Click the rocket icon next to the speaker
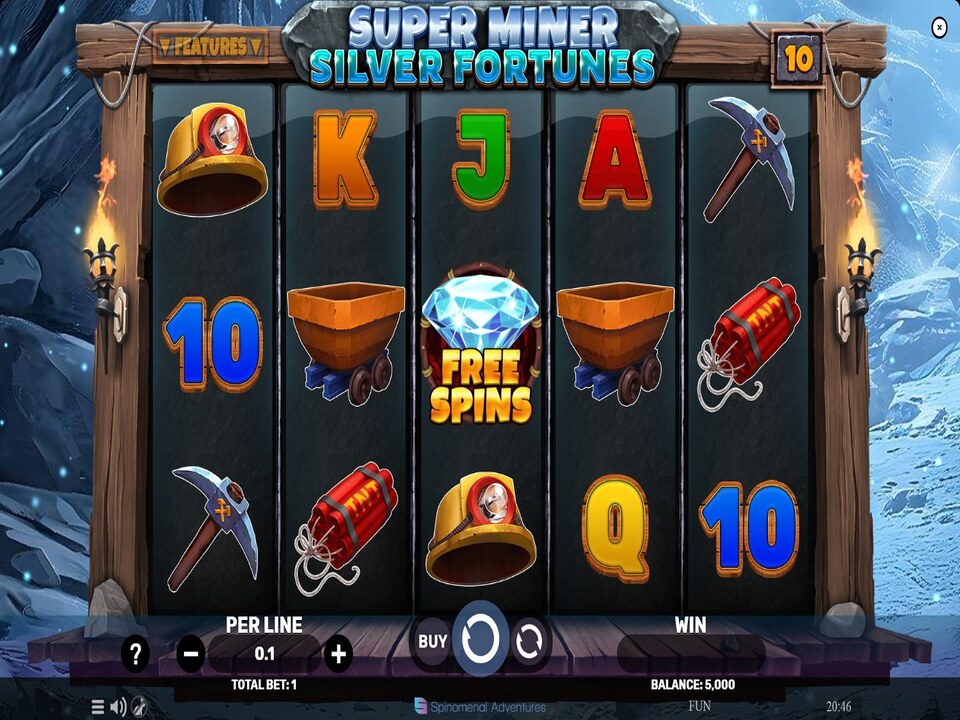 click(139, 707)
